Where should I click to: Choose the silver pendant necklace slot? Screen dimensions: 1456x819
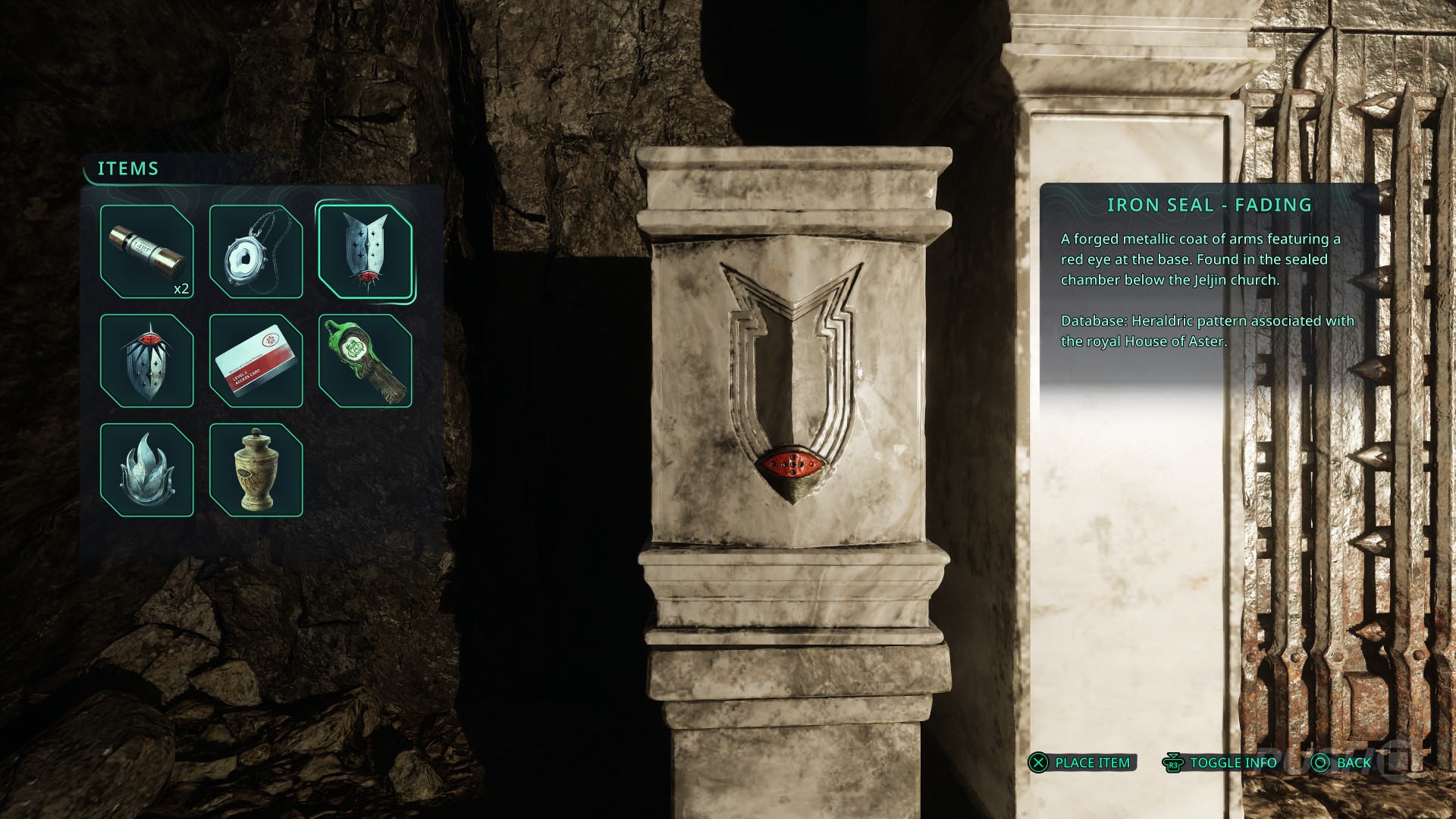[x=256, y=251]
